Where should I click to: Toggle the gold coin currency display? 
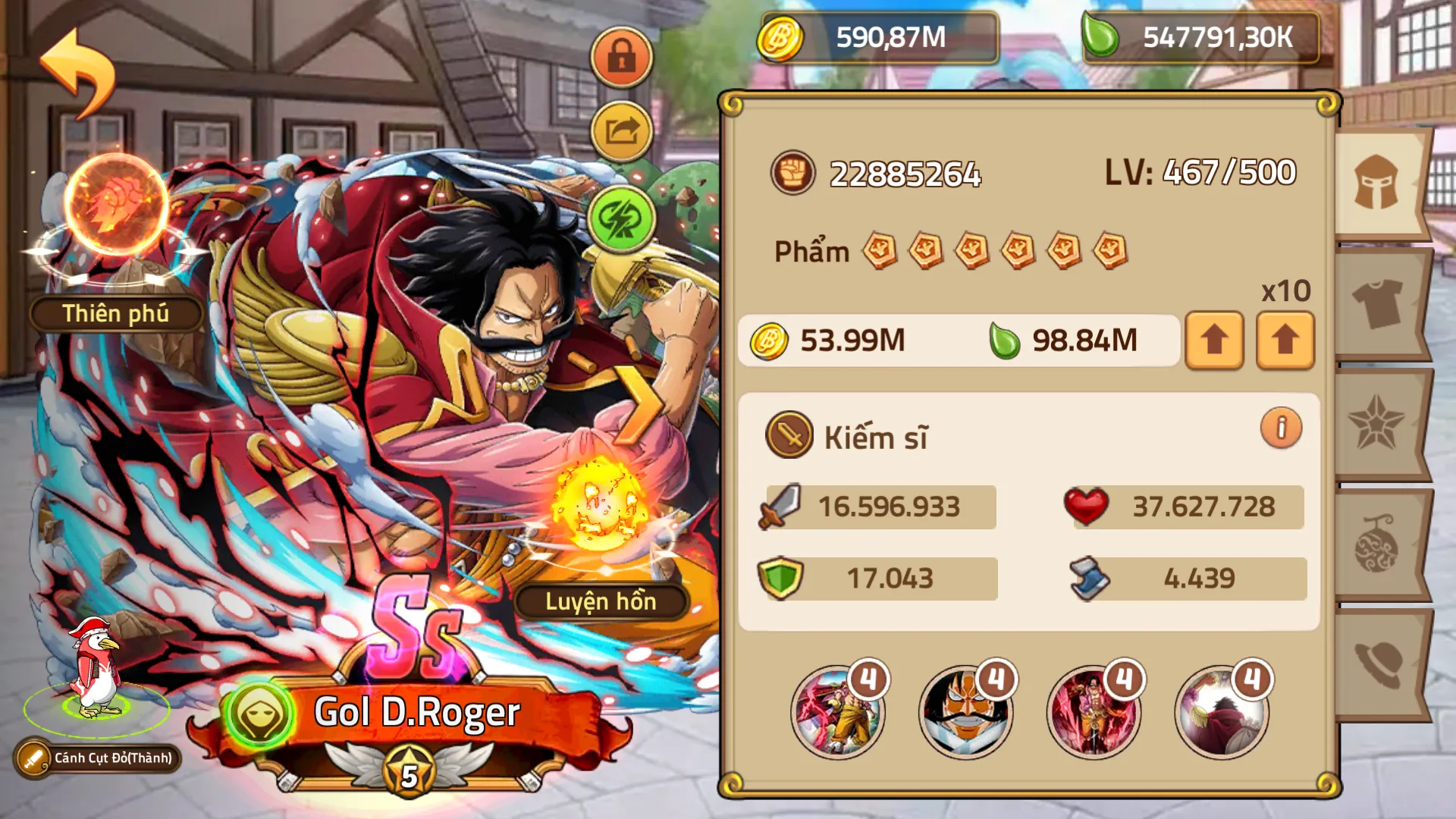(872, 33)
